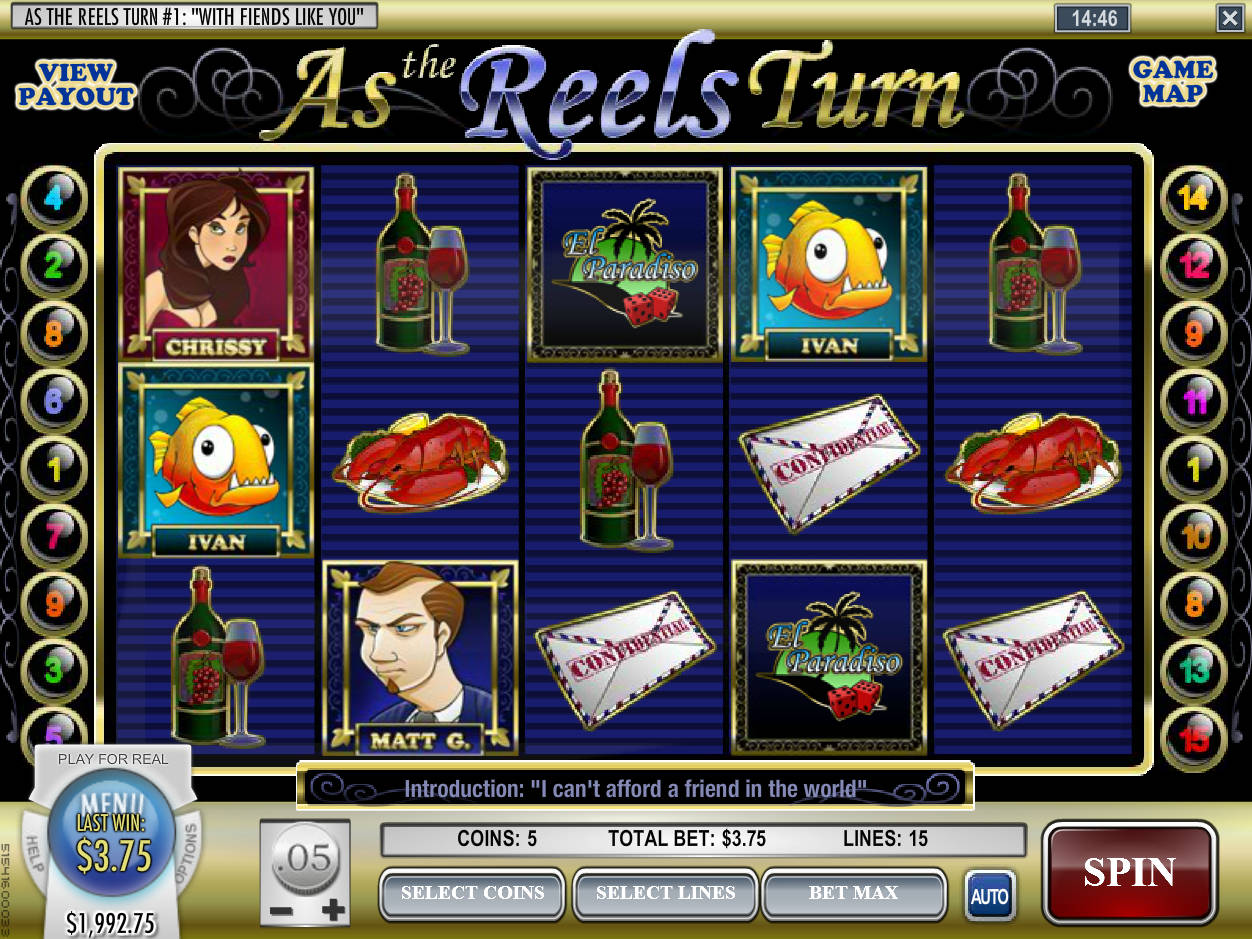
Task: Choose payline 12 orb
Action: (1193, 265)
